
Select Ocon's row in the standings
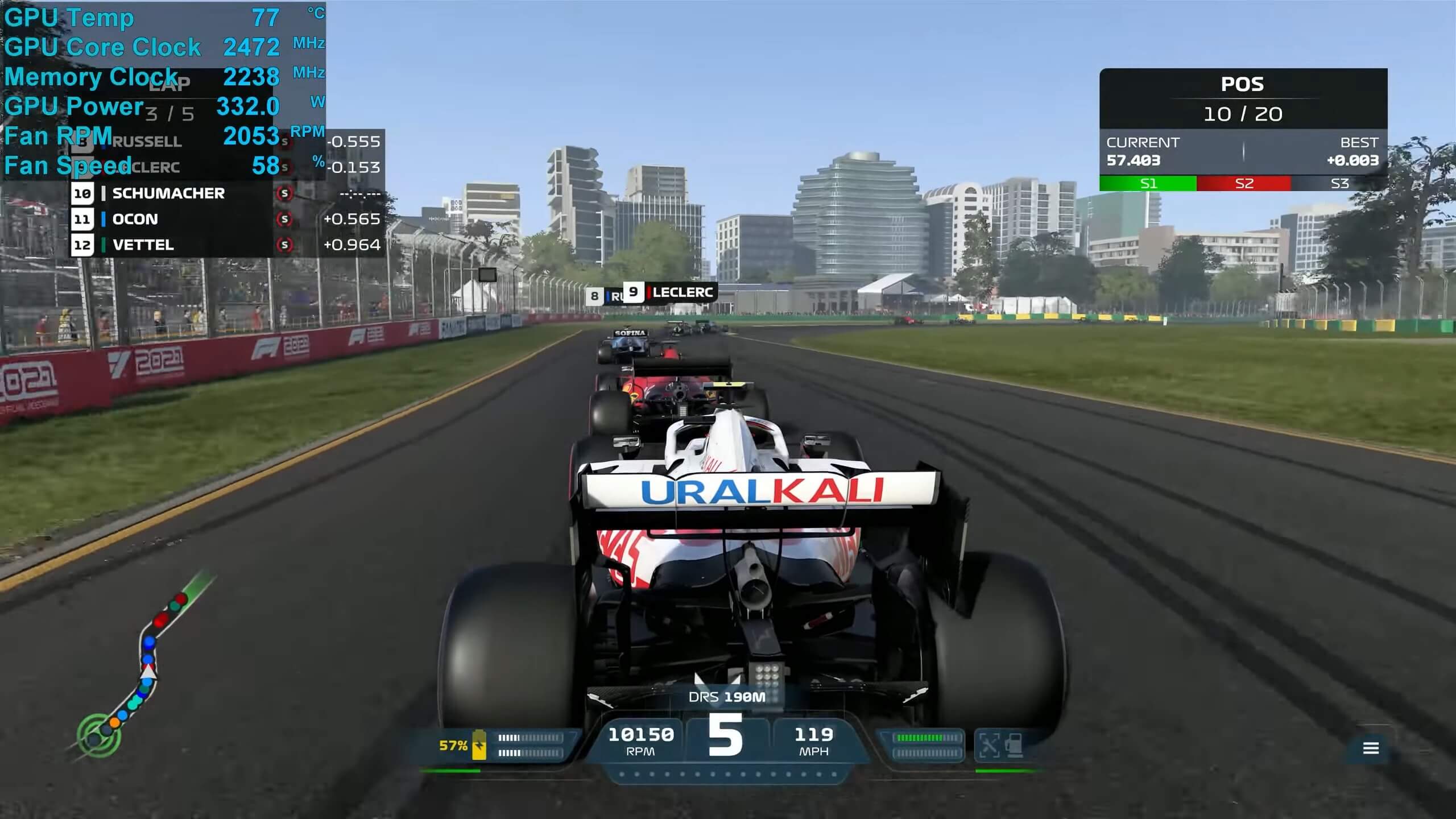(x=226, y=219)
